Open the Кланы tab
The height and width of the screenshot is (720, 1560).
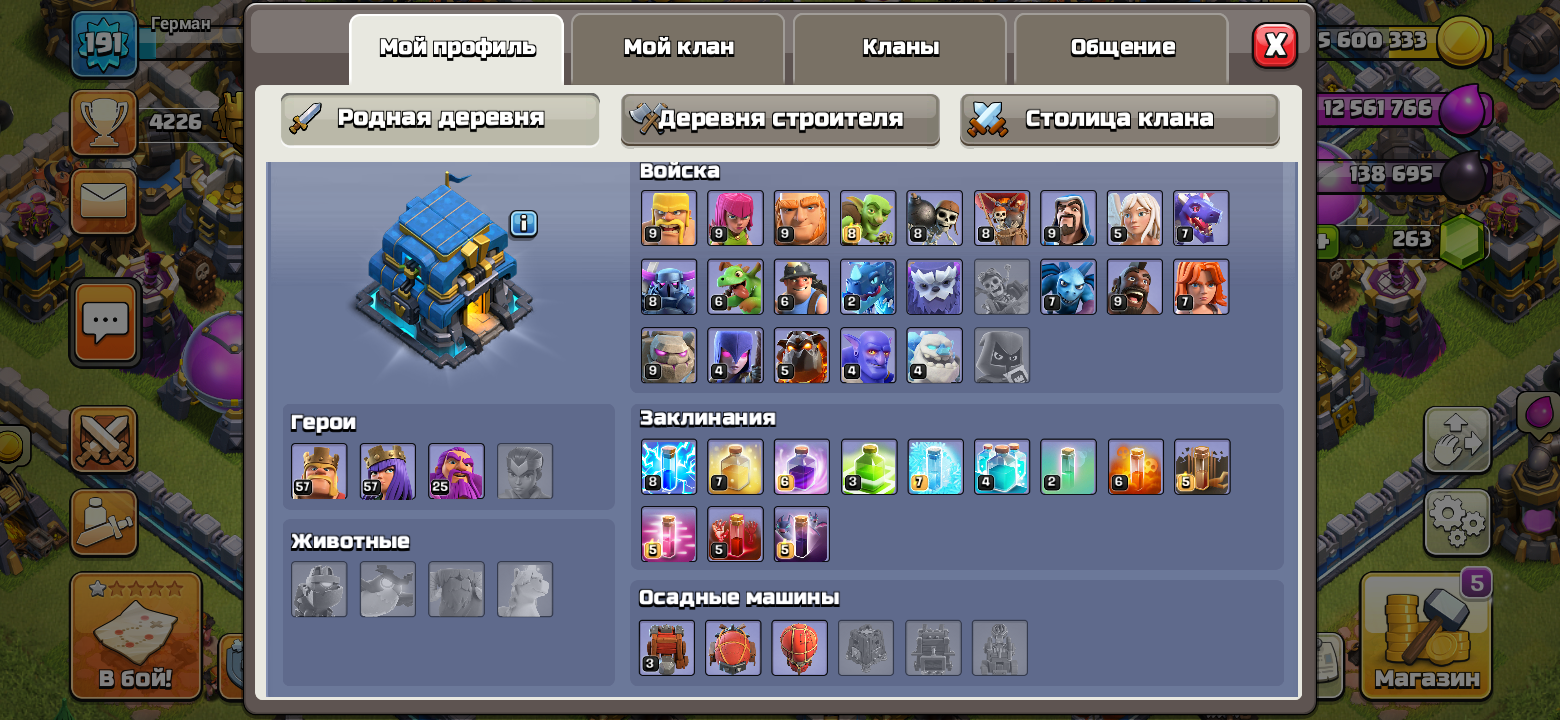click(x=899, y=45)
